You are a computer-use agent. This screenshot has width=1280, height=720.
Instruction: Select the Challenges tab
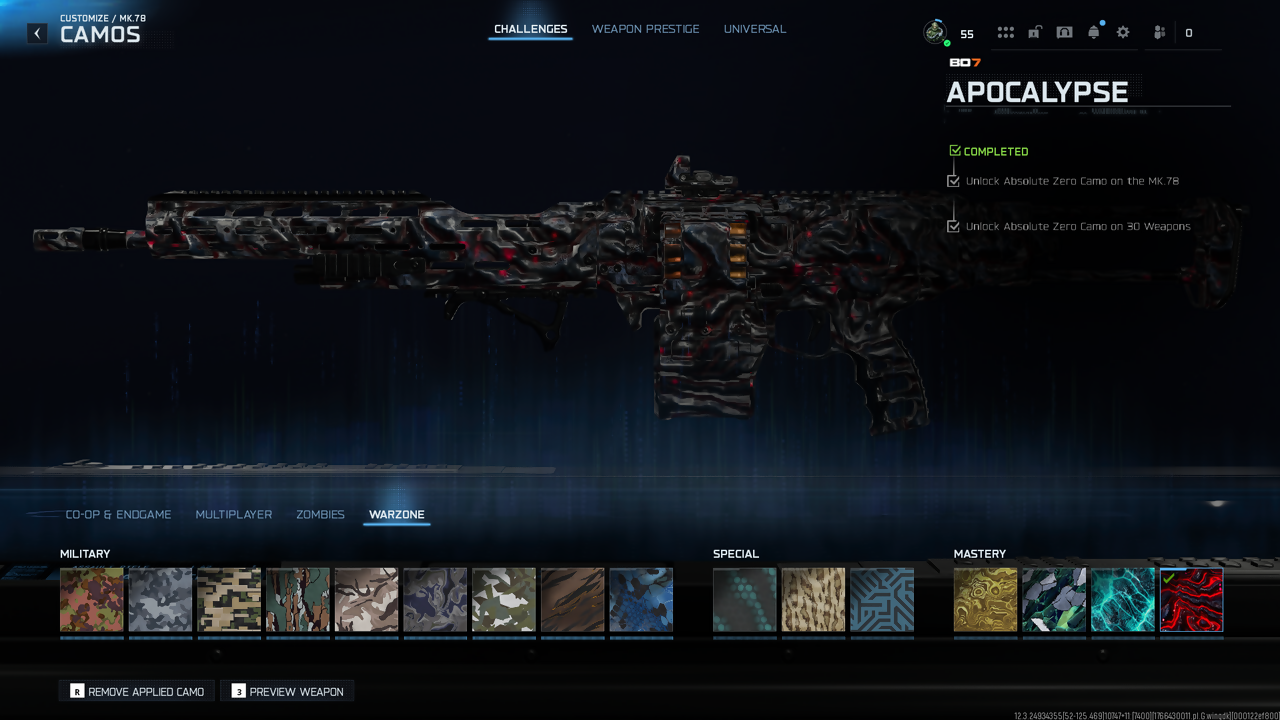point(530,29)
